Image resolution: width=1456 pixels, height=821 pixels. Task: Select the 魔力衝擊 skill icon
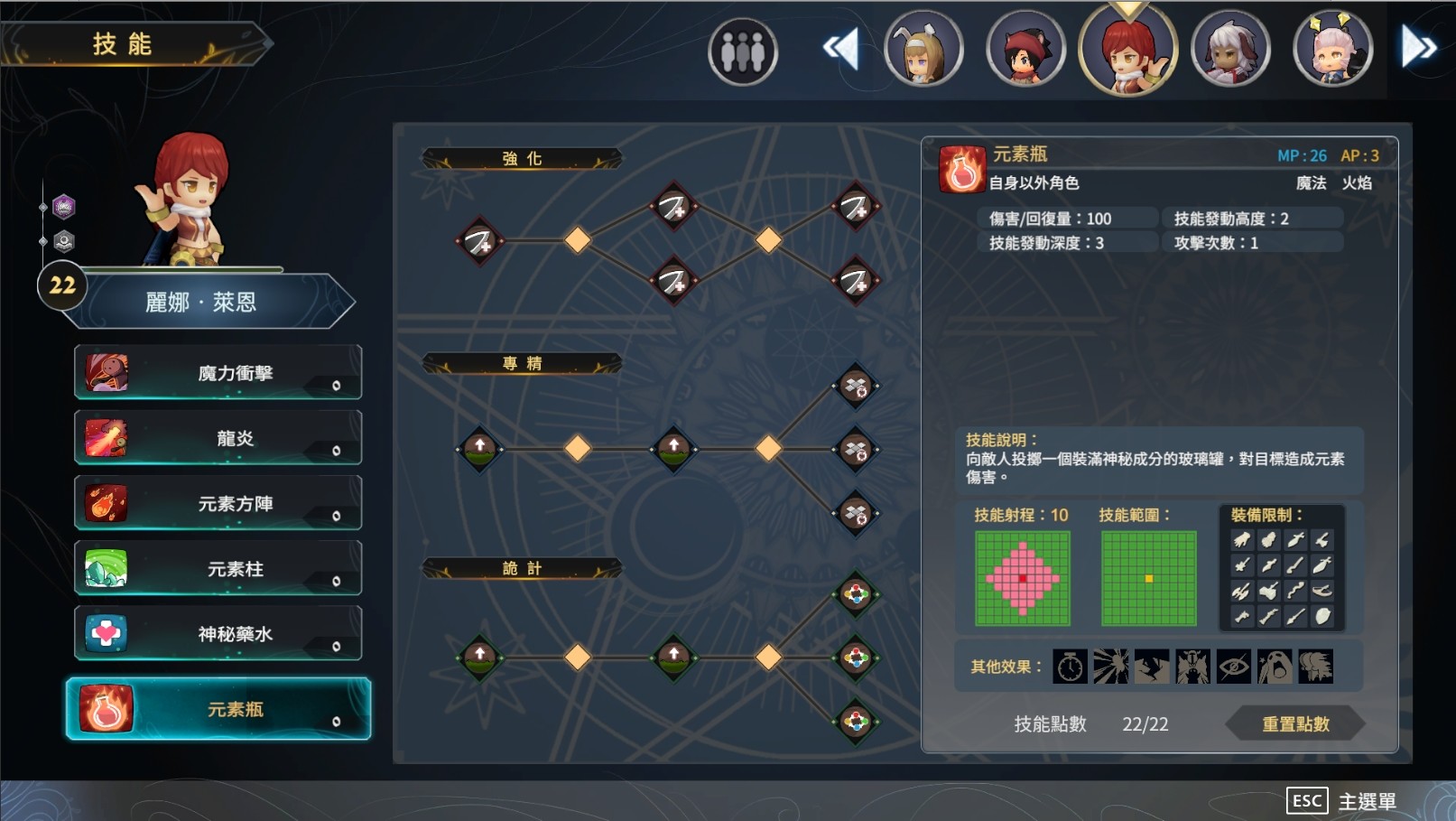(x=107, y=371)
